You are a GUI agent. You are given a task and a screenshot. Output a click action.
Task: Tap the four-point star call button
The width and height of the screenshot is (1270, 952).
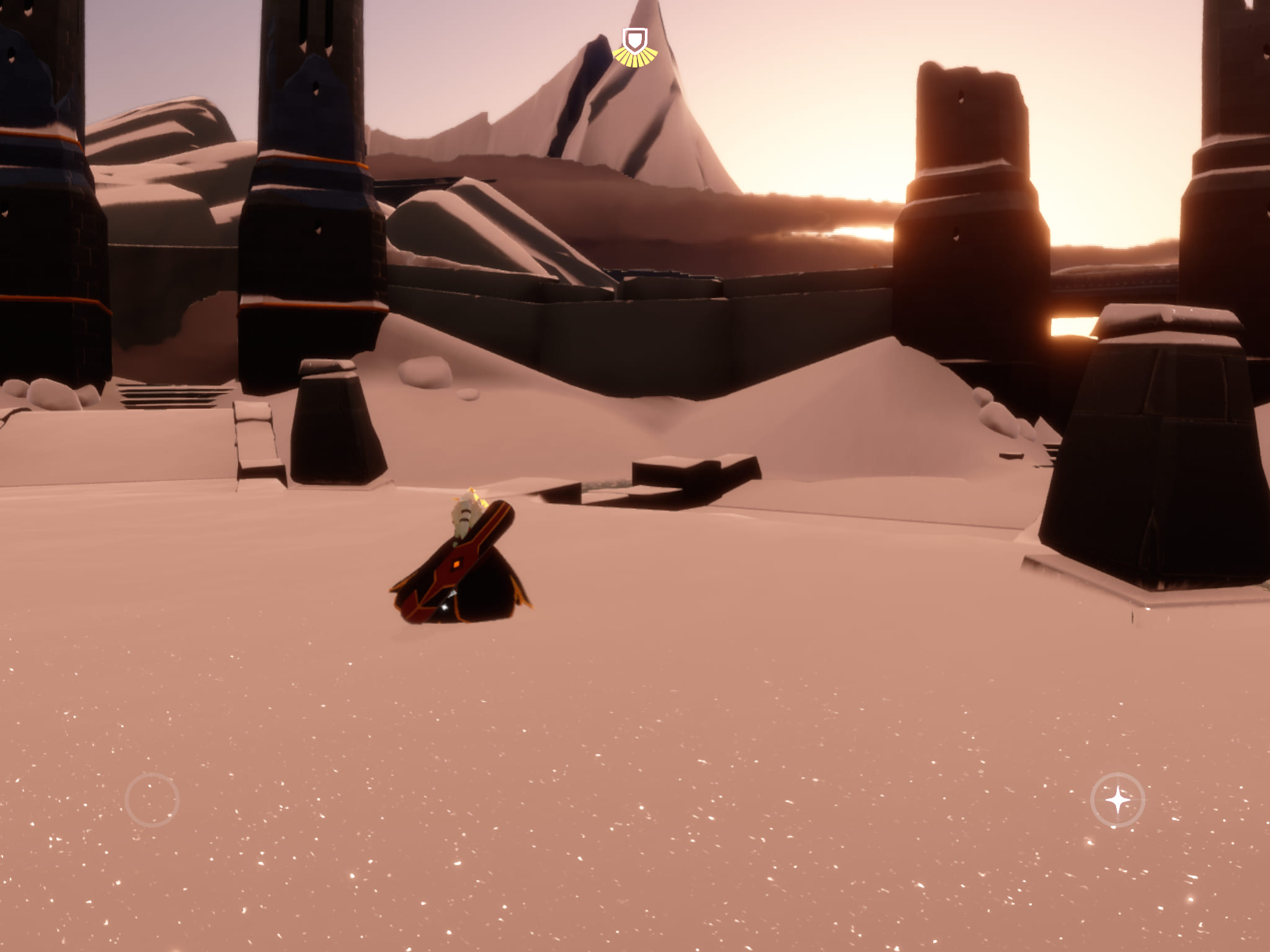(x=1117, y=800)
